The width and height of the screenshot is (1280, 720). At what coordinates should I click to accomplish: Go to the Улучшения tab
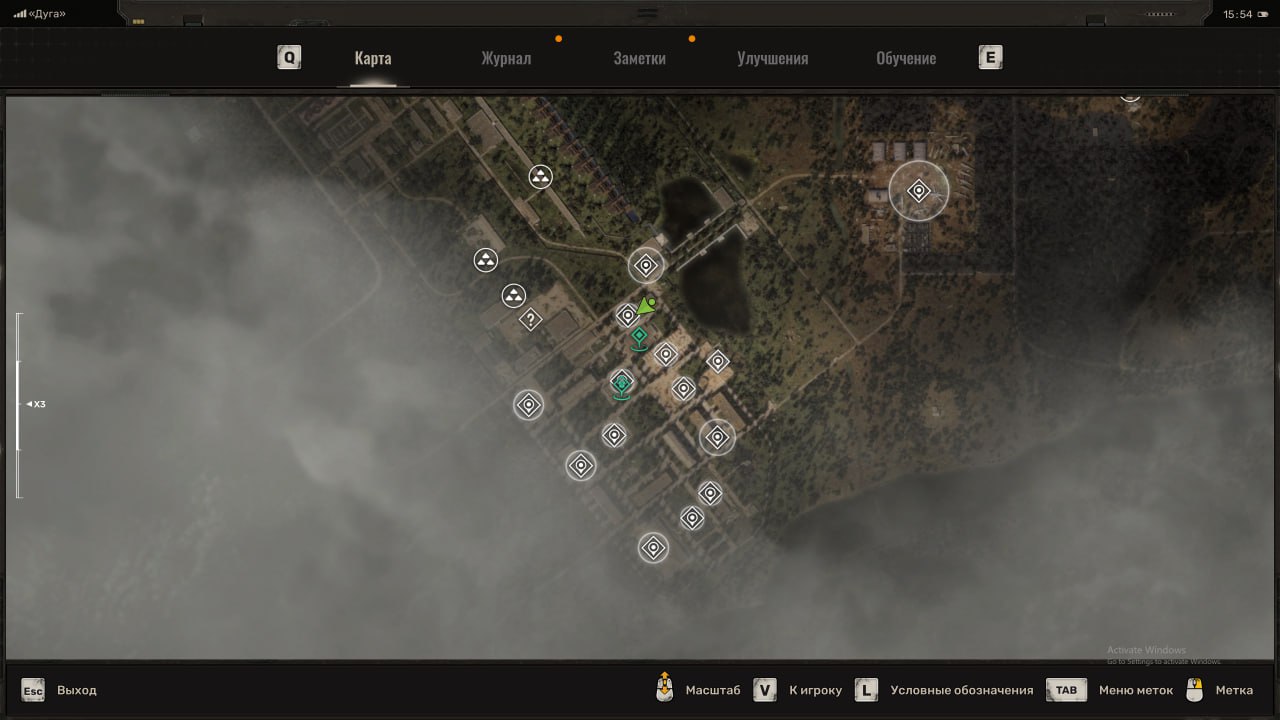click(772, 58)
